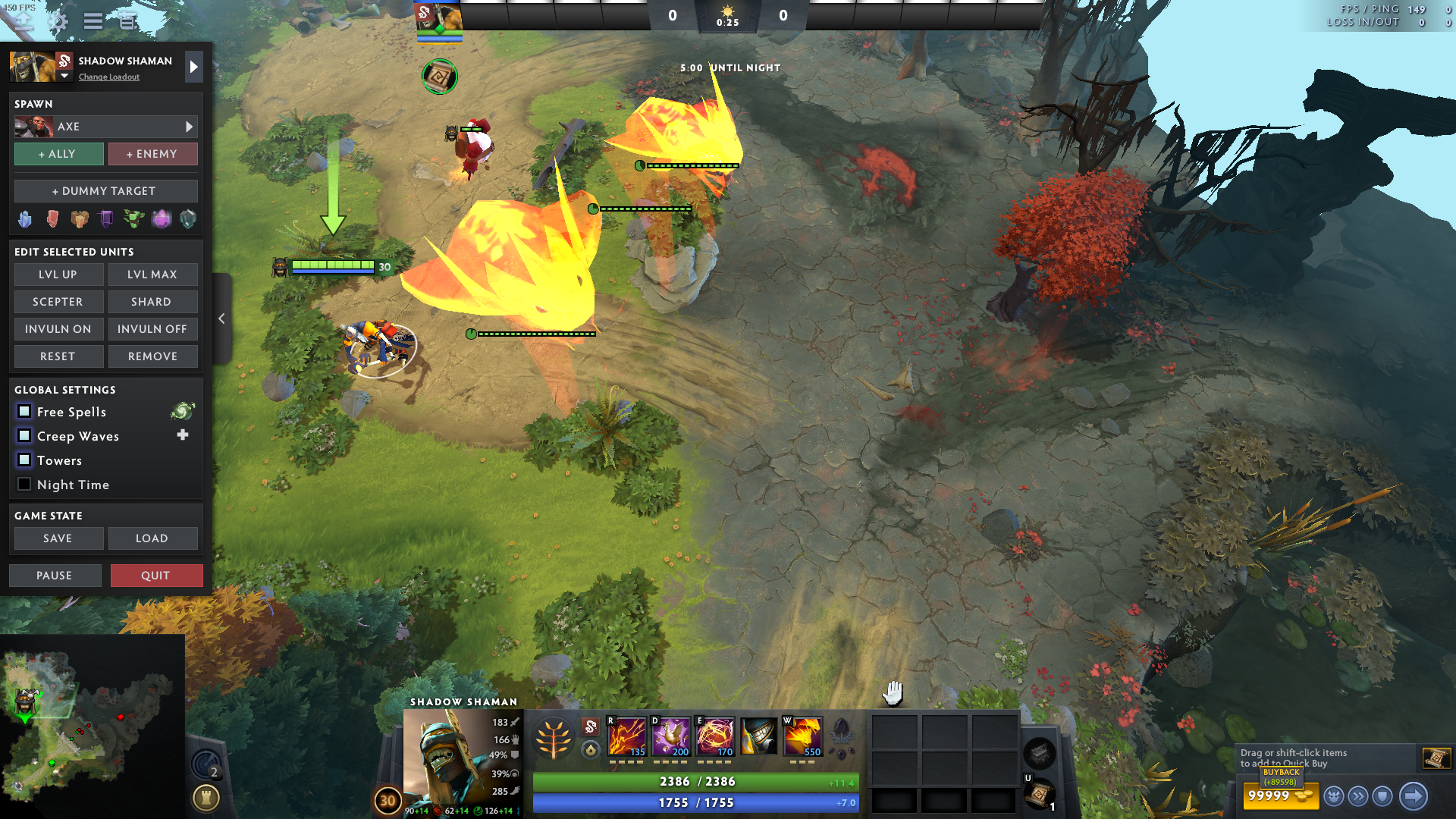Save the game state
This screenshot has width=1456, height=819.
pyautogui.click(x=58, y=538)
